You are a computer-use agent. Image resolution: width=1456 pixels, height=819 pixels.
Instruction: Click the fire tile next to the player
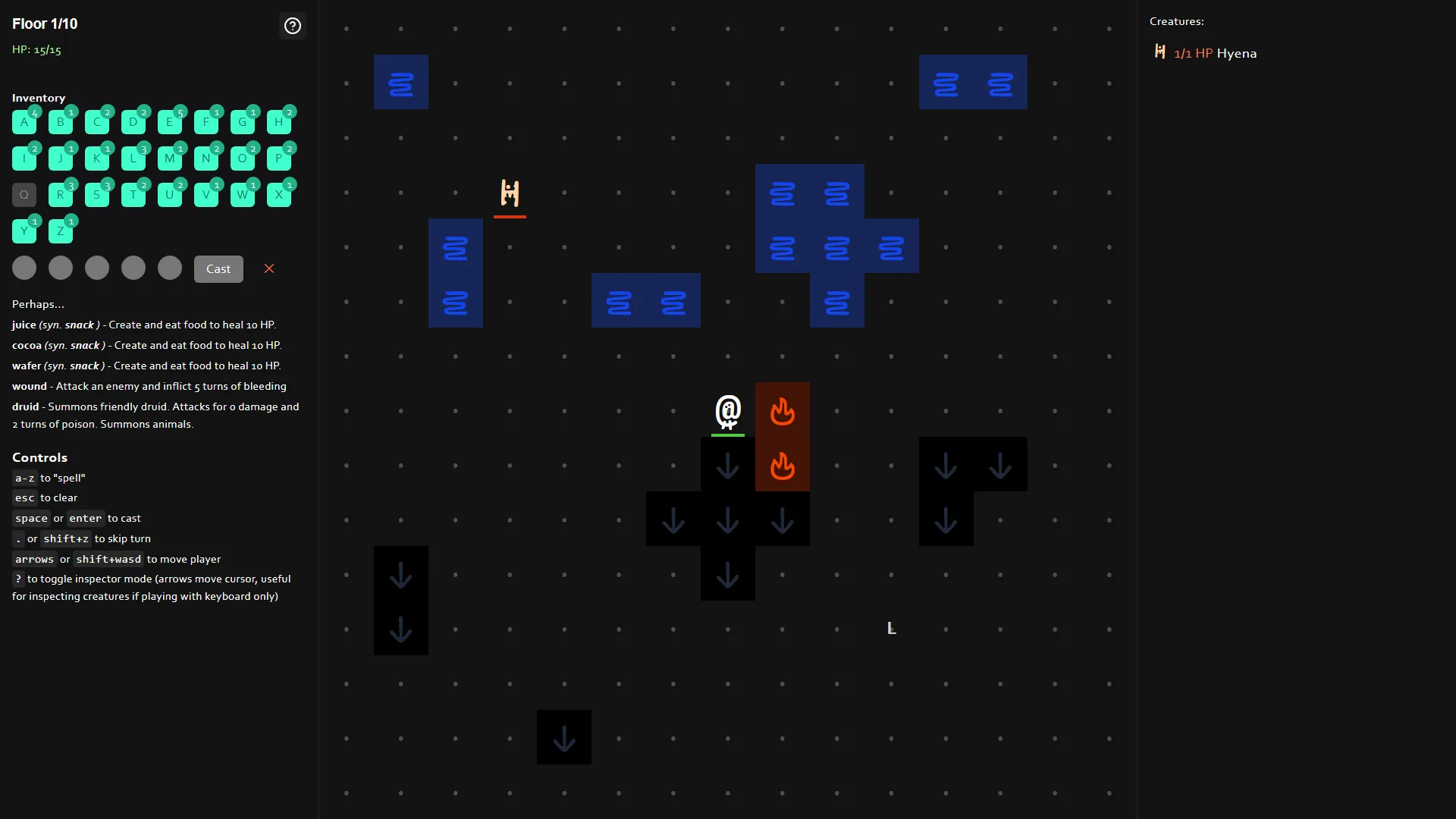pyautogui.click(x=783, y=412)
